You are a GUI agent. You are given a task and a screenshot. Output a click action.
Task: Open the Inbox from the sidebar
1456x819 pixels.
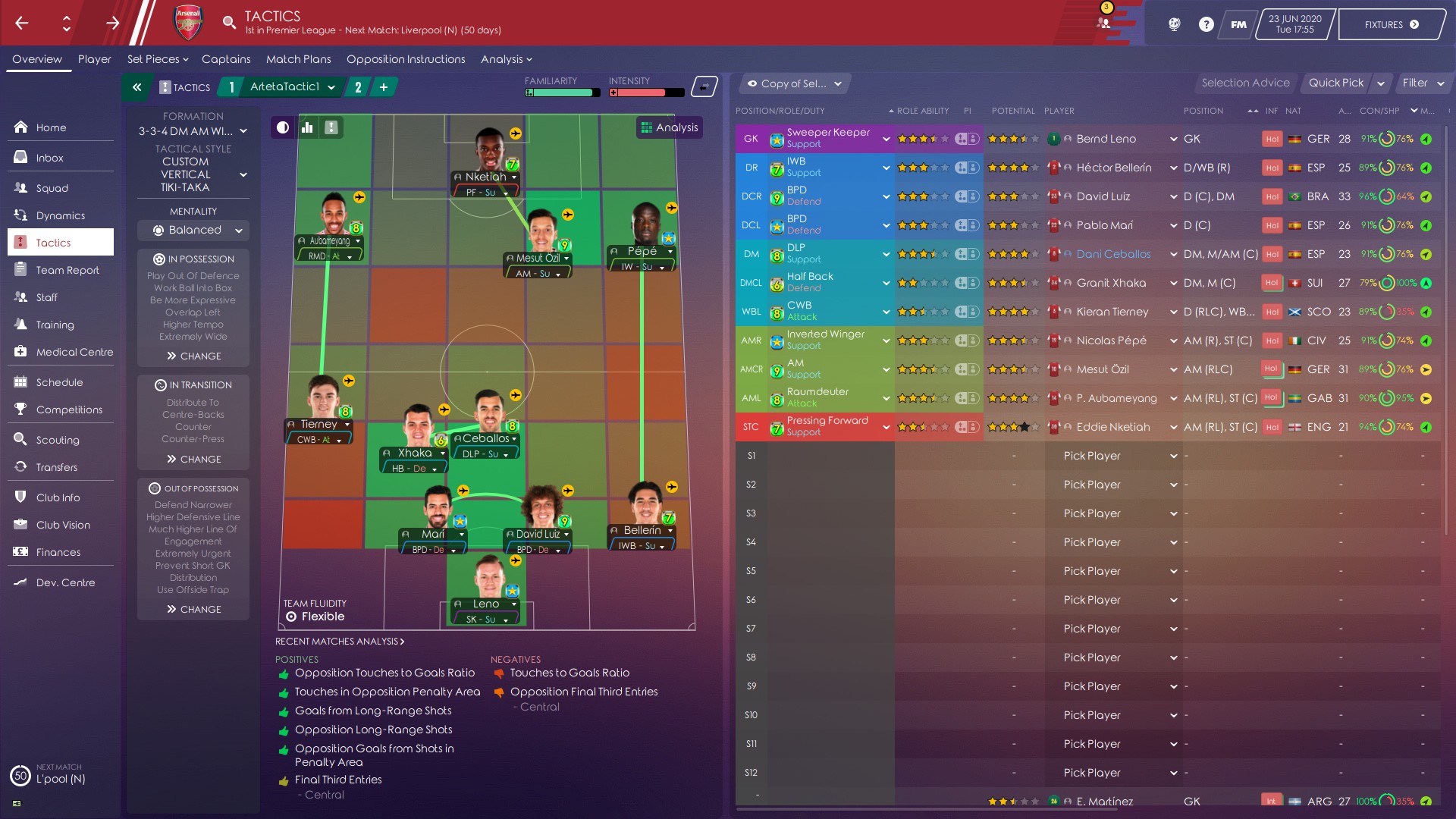pyautogui.click(x=49, y=158)
